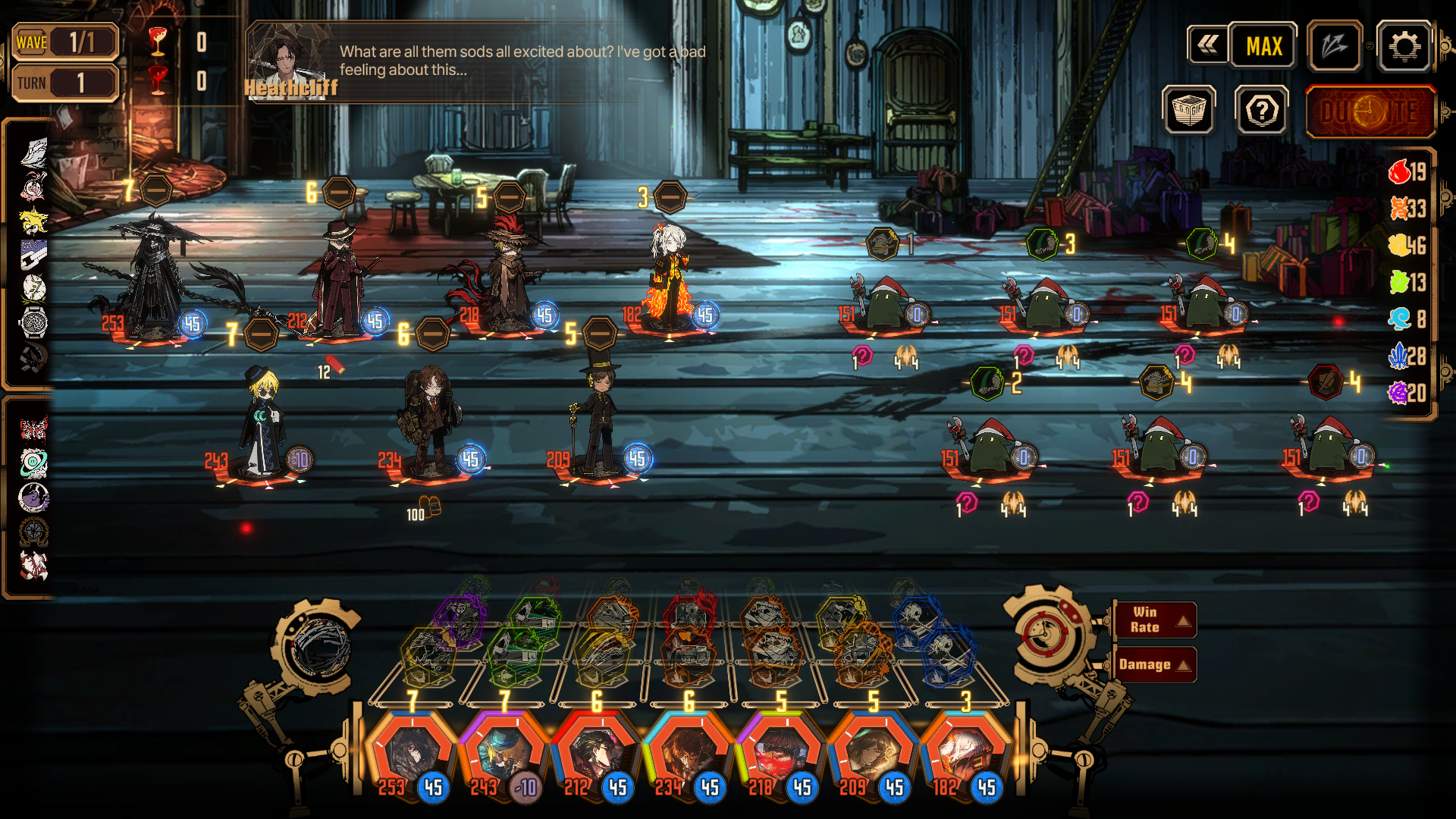Toggle the triple-arrow targeting button
This screenshot has width=1456, height=819.
point(1335,47)
